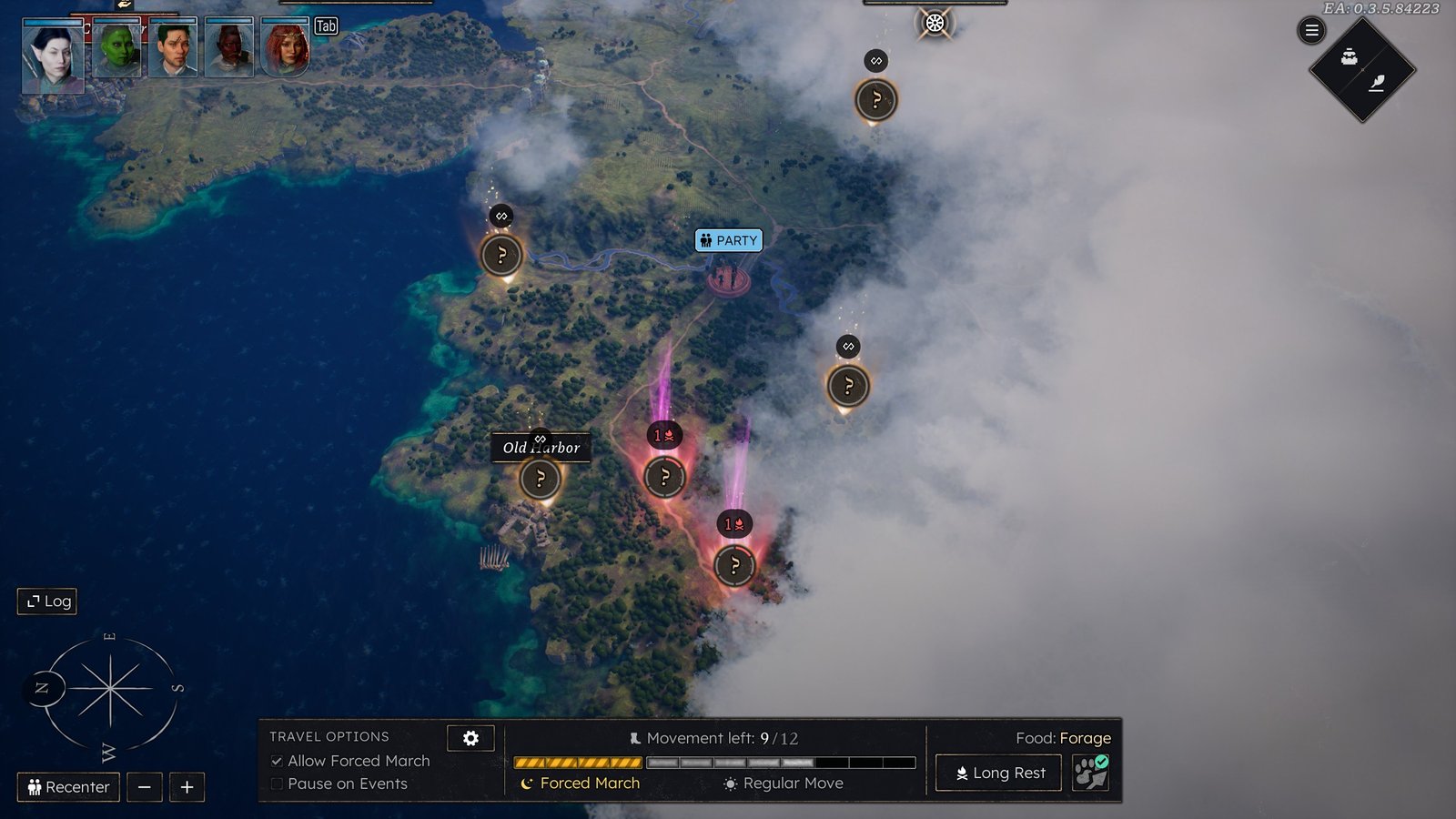1456x819 pixels.
Task: Select the wheel-shaped marker at top of map
Action: (x=935, y=23)
